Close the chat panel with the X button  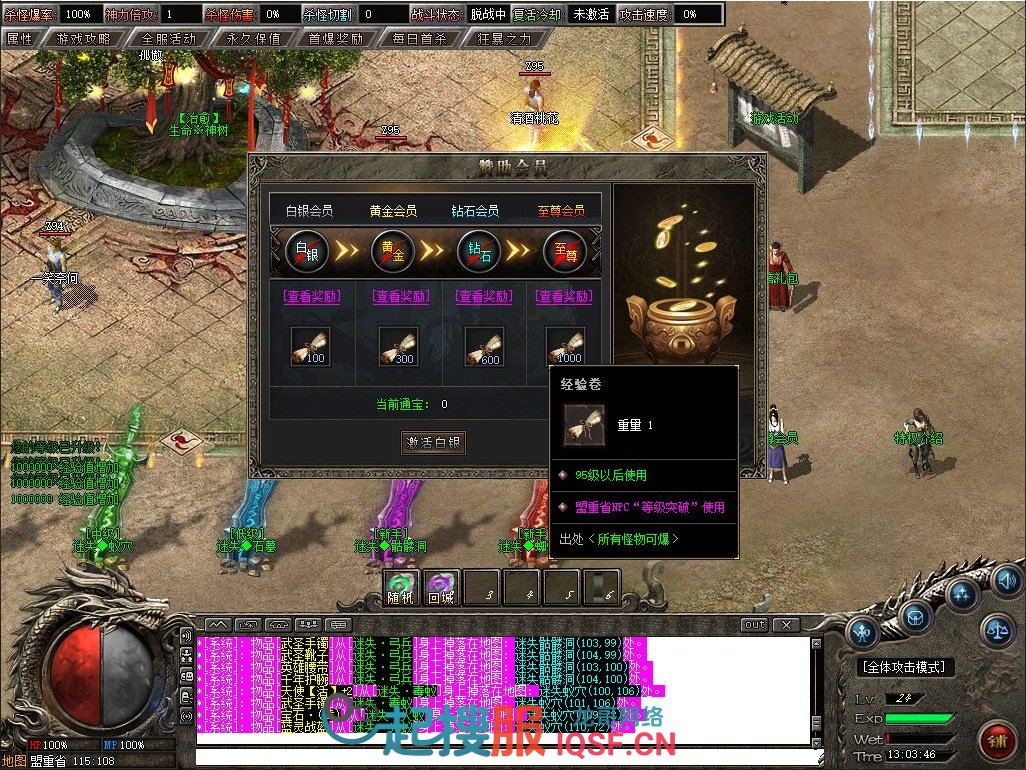click(786, 625)
